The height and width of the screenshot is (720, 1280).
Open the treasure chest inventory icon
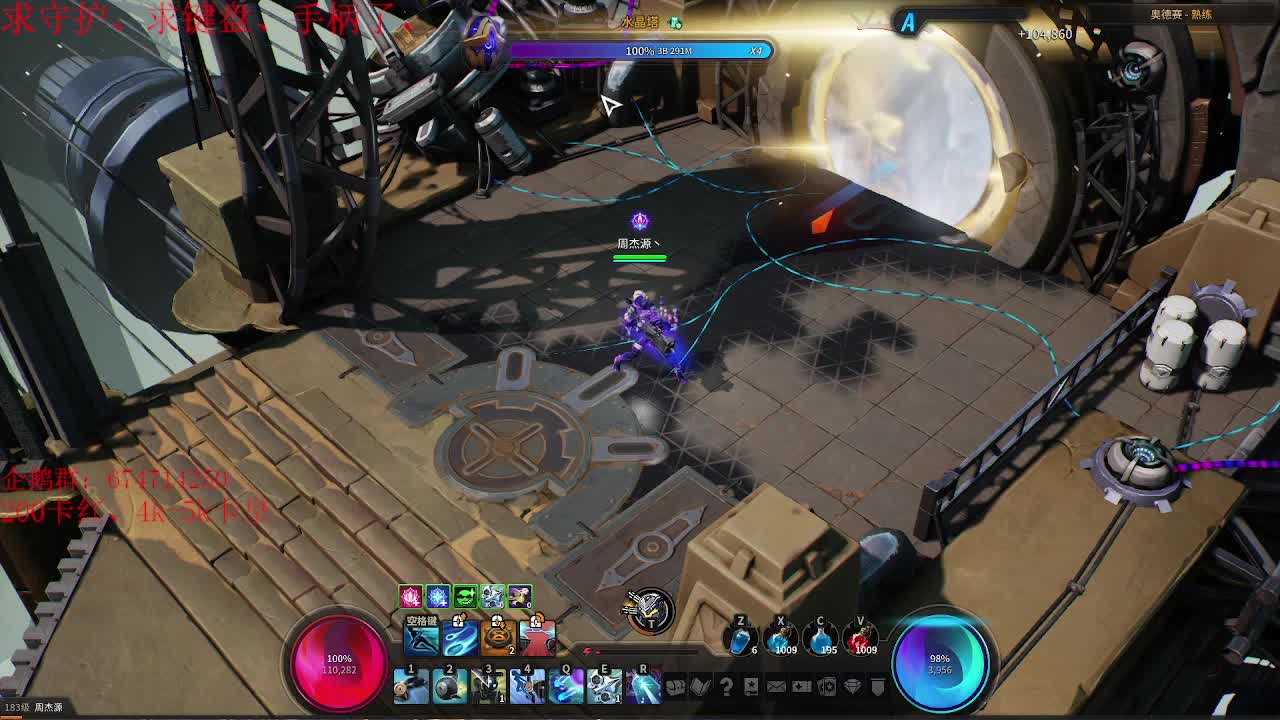[676, 687]
